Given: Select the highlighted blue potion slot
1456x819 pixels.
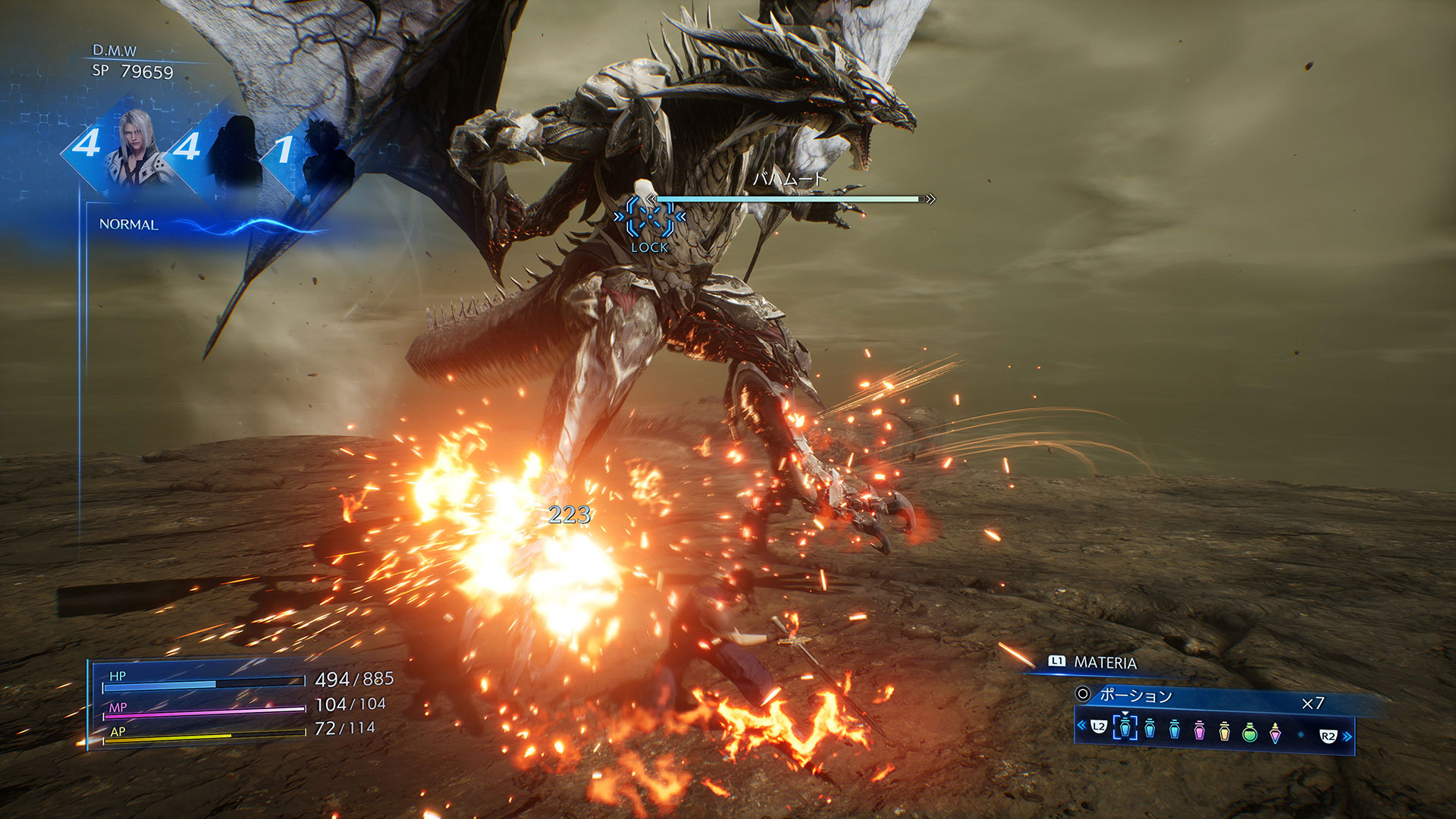Looking at the screenshot, I should point(1125,727).
